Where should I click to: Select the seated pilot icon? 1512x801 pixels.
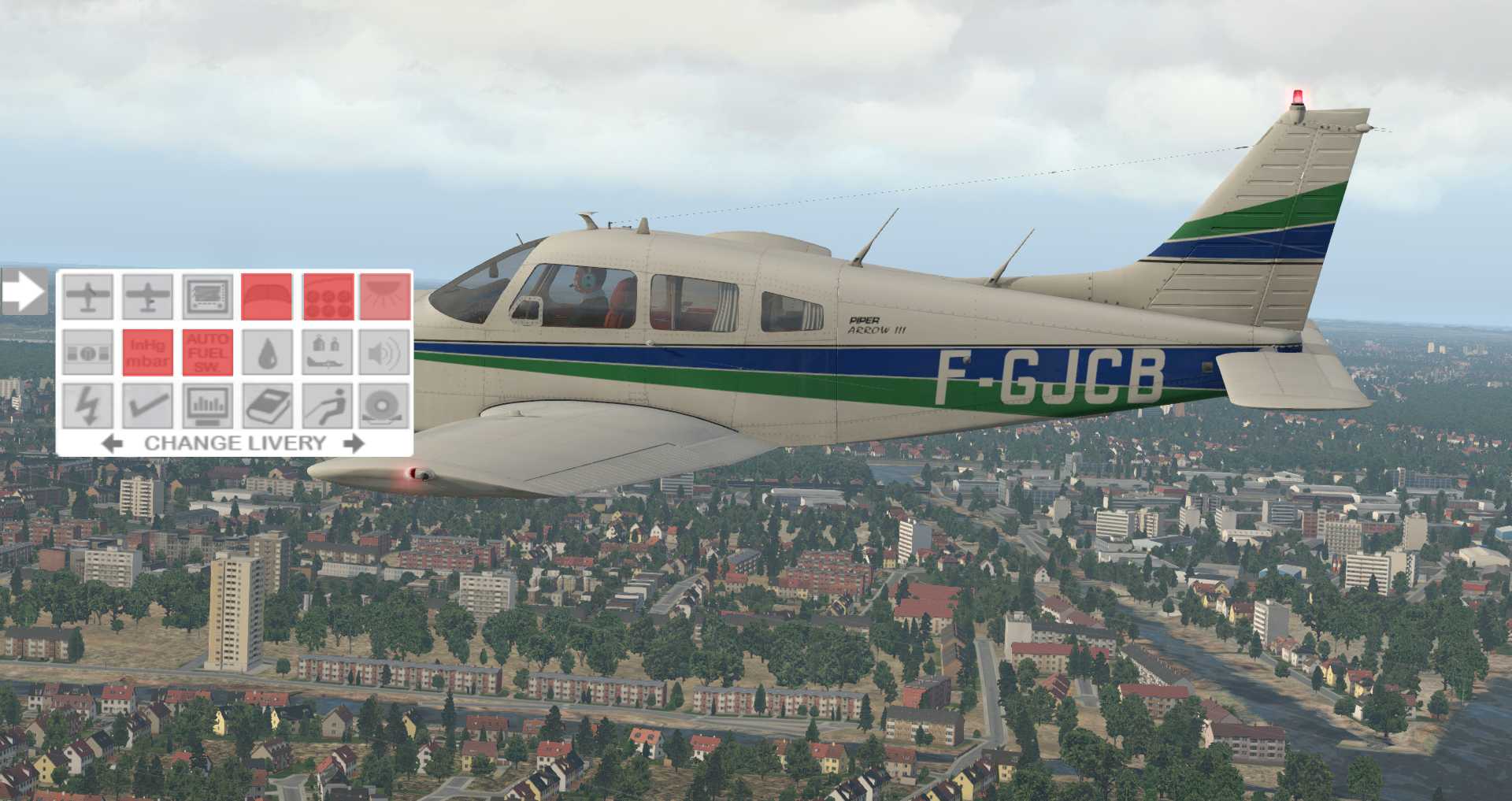coord(327,406)
